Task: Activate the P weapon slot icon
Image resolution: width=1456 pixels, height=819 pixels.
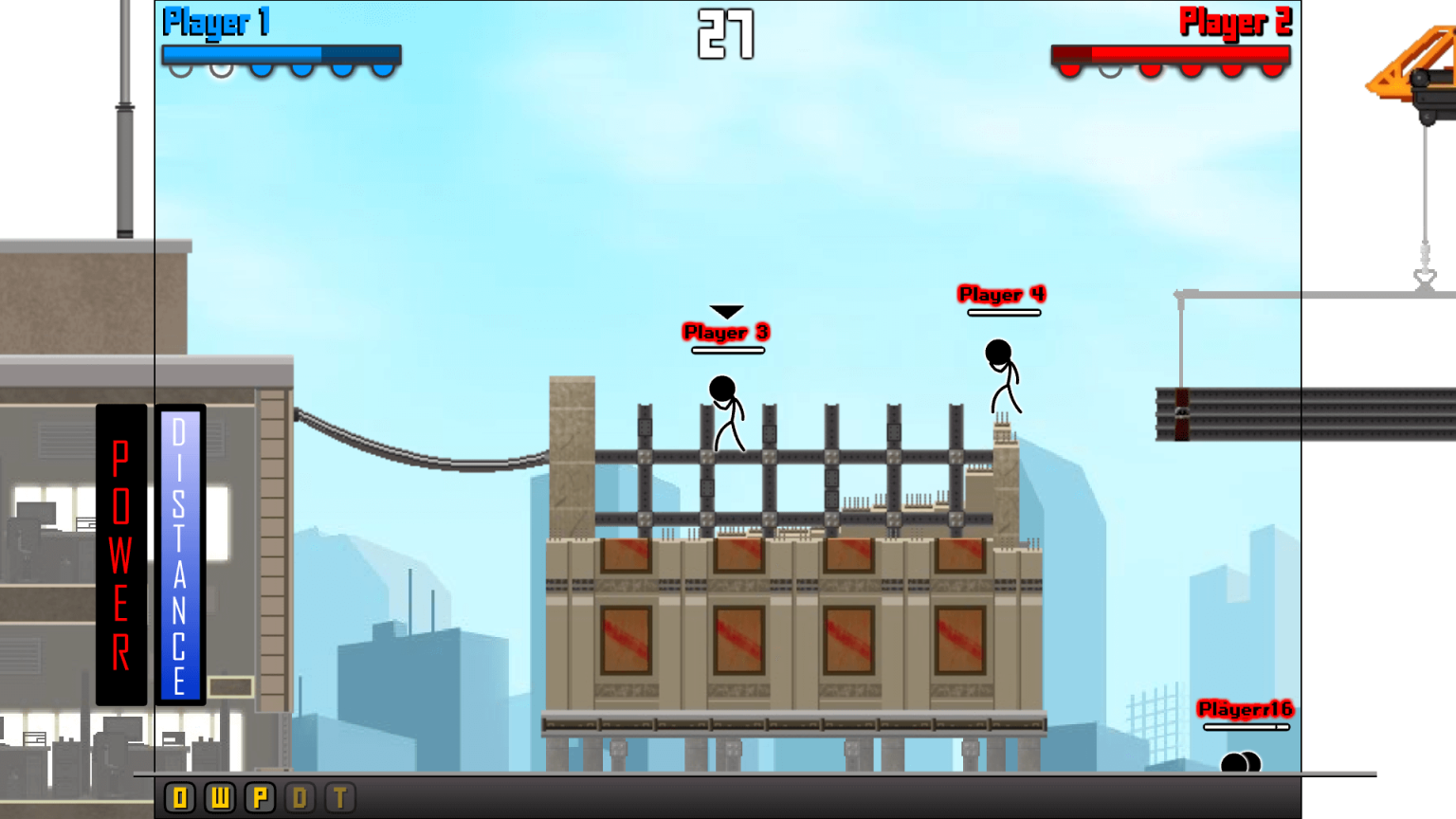Action: [x=258, y=797]
